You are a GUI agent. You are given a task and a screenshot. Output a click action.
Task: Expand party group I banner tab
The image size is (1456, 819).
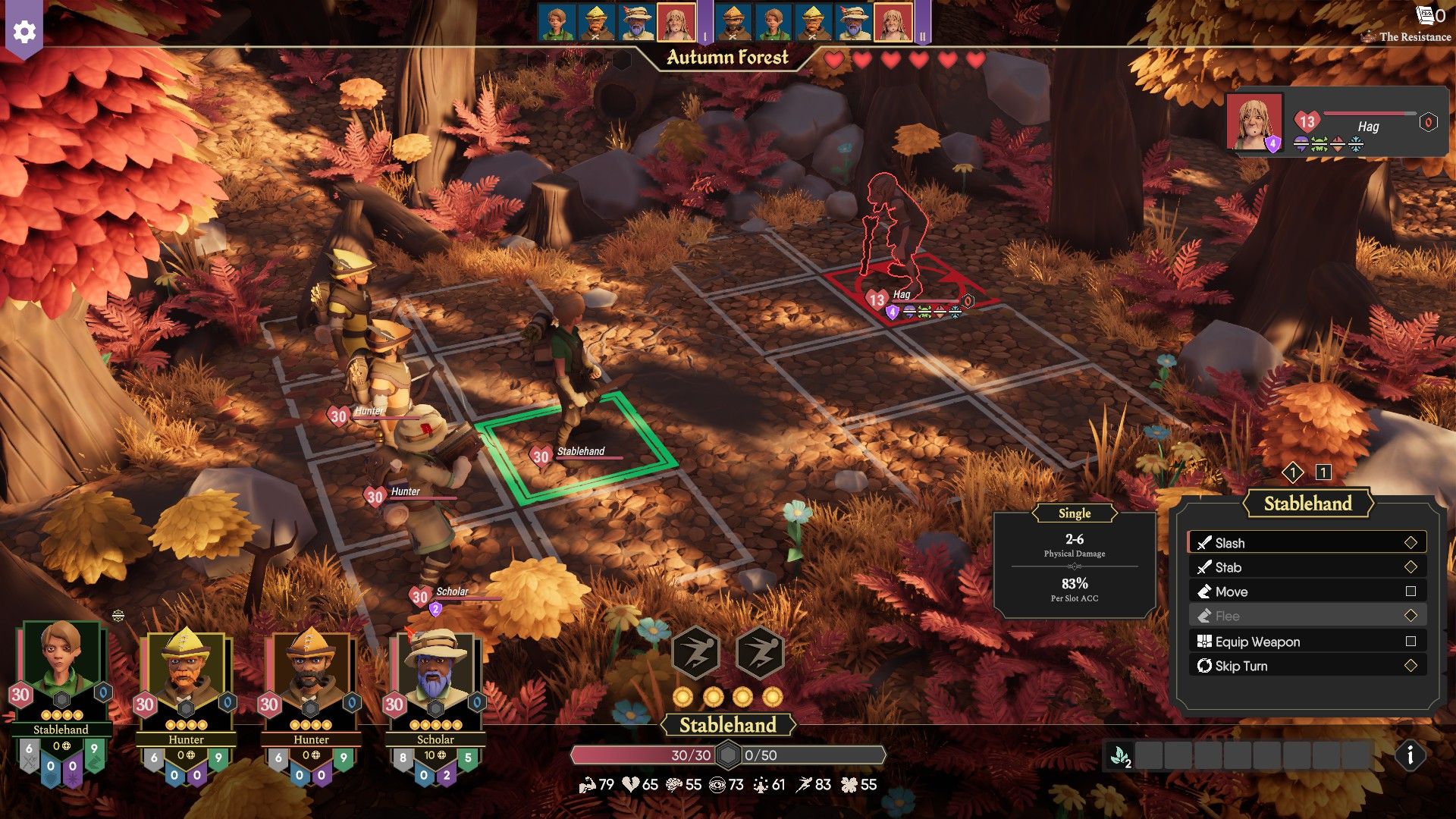(704, 33)
